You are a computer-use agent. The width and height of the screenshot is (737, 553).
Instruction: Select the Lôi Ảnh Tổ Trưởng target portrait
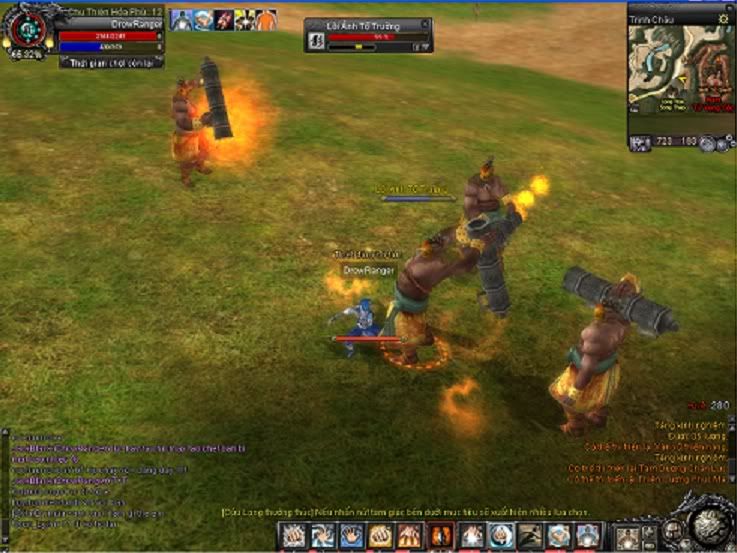pos(316,41)
